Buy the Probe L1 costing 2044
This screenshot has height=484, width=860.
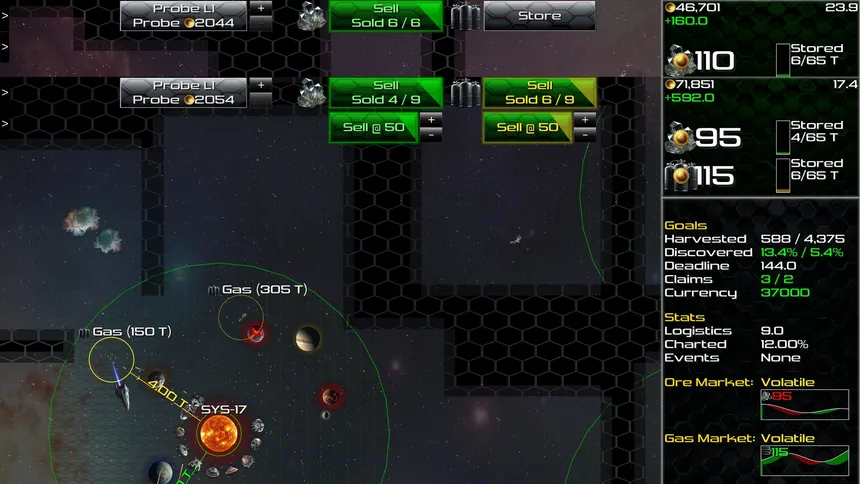(x=182, y=15)
